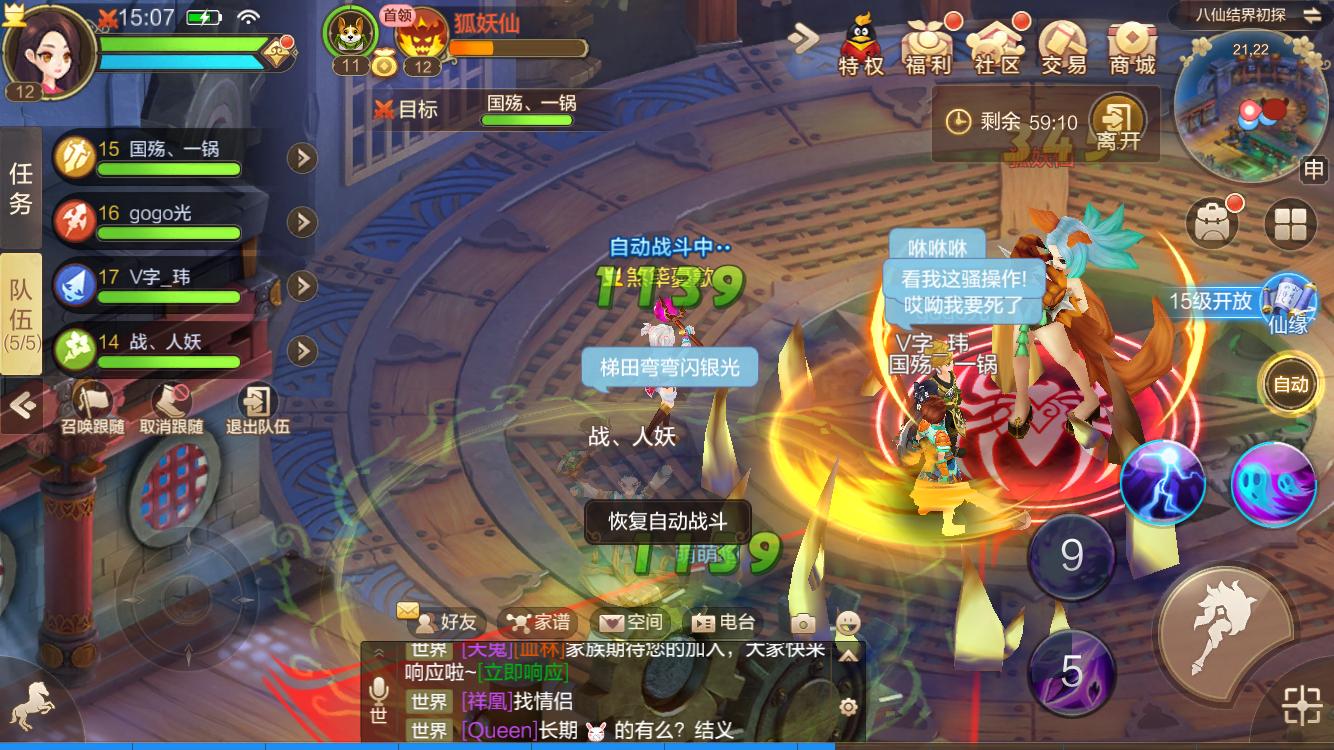
Task: Tap 恢复自动战斗 to resume auto combat
Action: point(668,519)
